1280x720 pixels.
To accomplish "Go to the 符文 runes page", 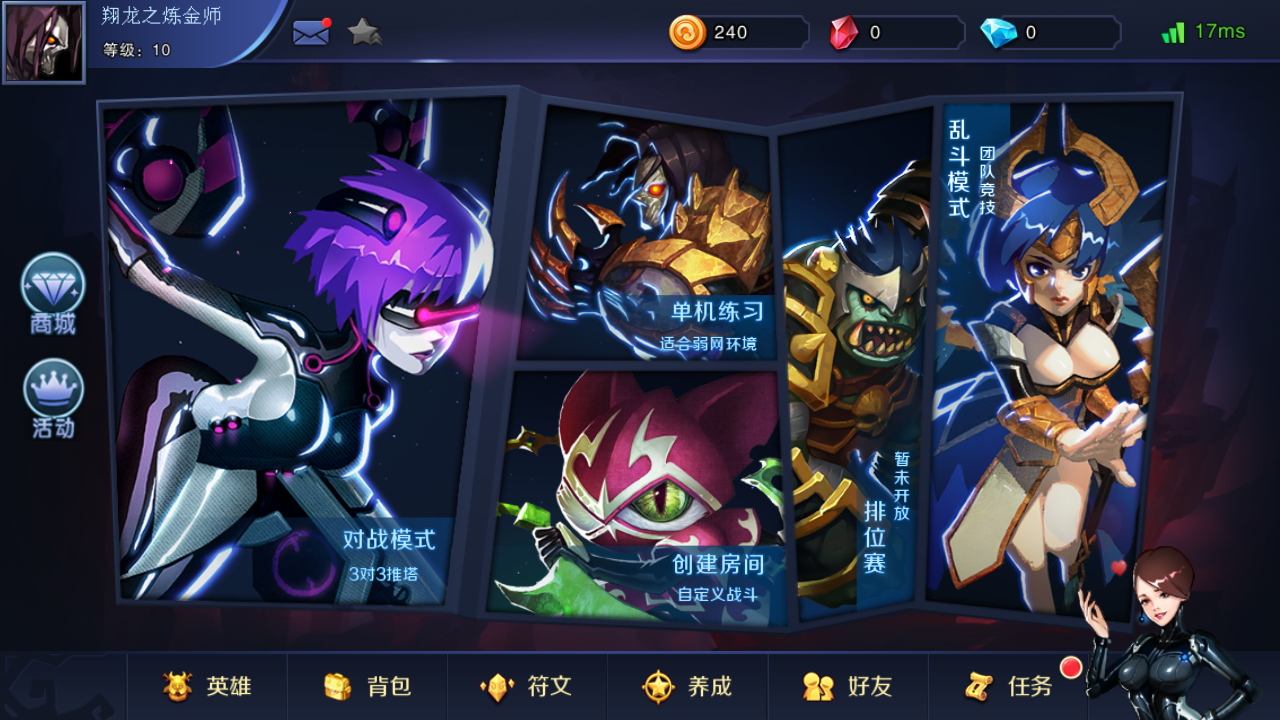I will (x=527, y=687).
